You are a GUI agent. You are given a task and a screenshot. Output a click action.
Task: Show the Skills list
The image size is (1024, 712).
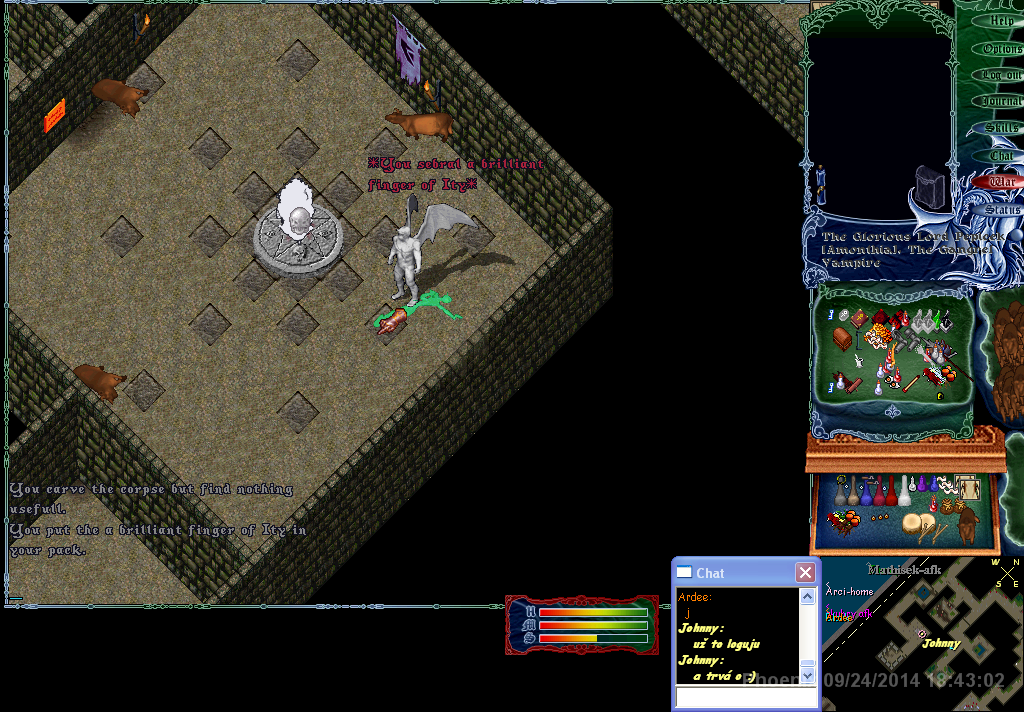click(x=1001, y=129)
